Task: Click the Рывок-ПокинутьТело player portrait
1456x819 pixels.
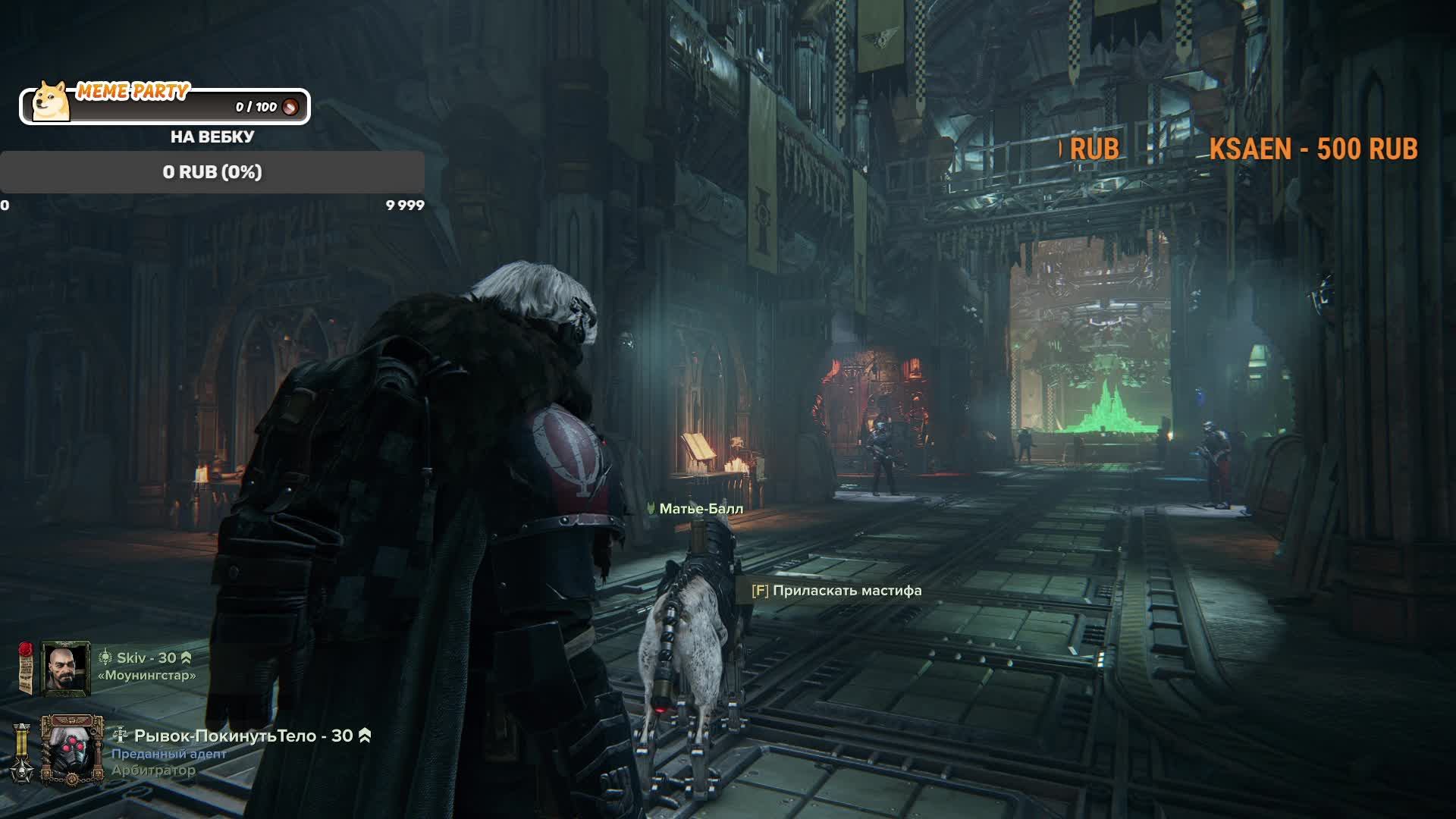Action: click(x=72, y=750)
